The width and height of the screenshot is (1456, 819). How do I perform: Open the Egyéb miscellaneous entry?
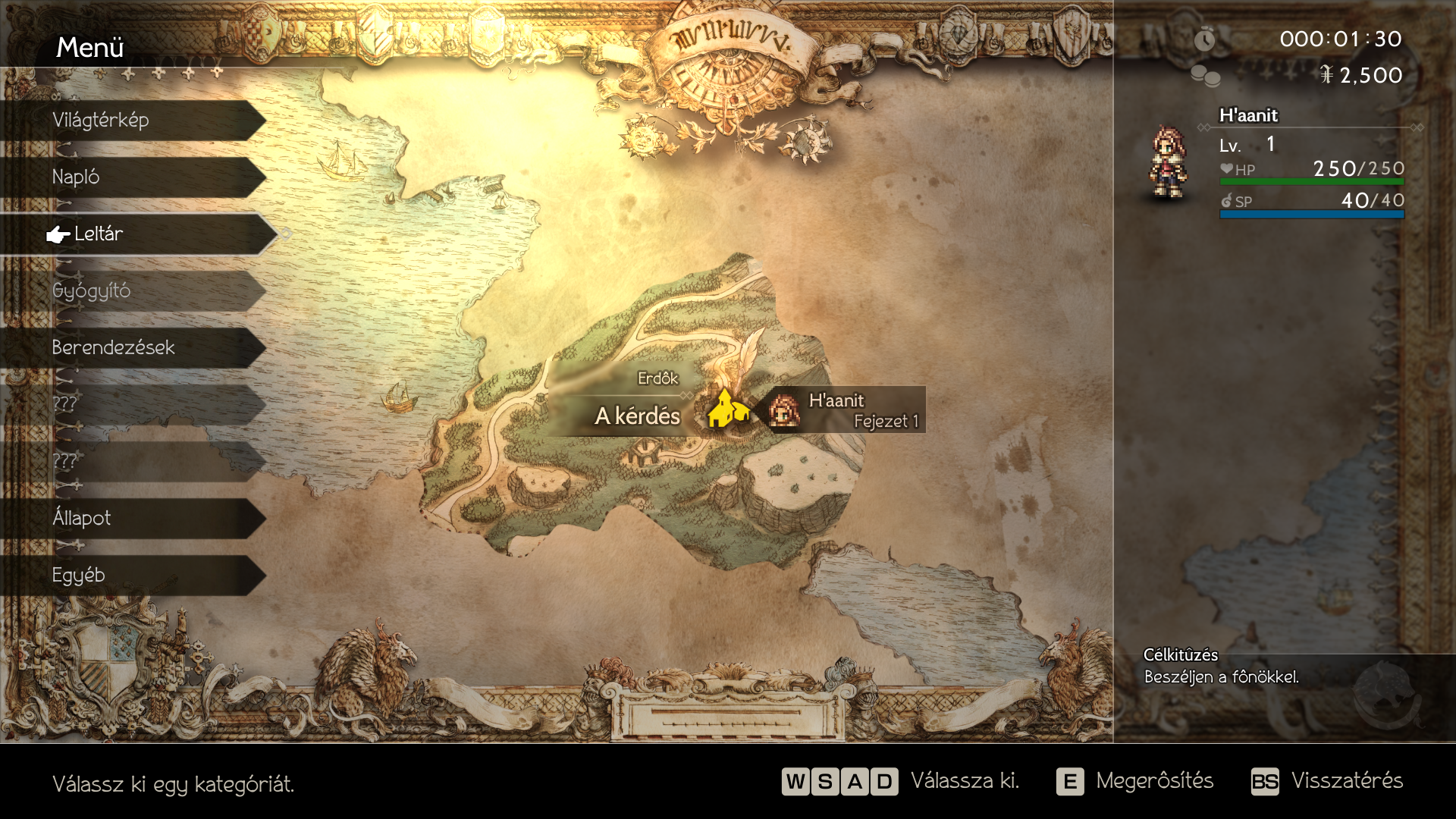[x=133, y=576]
